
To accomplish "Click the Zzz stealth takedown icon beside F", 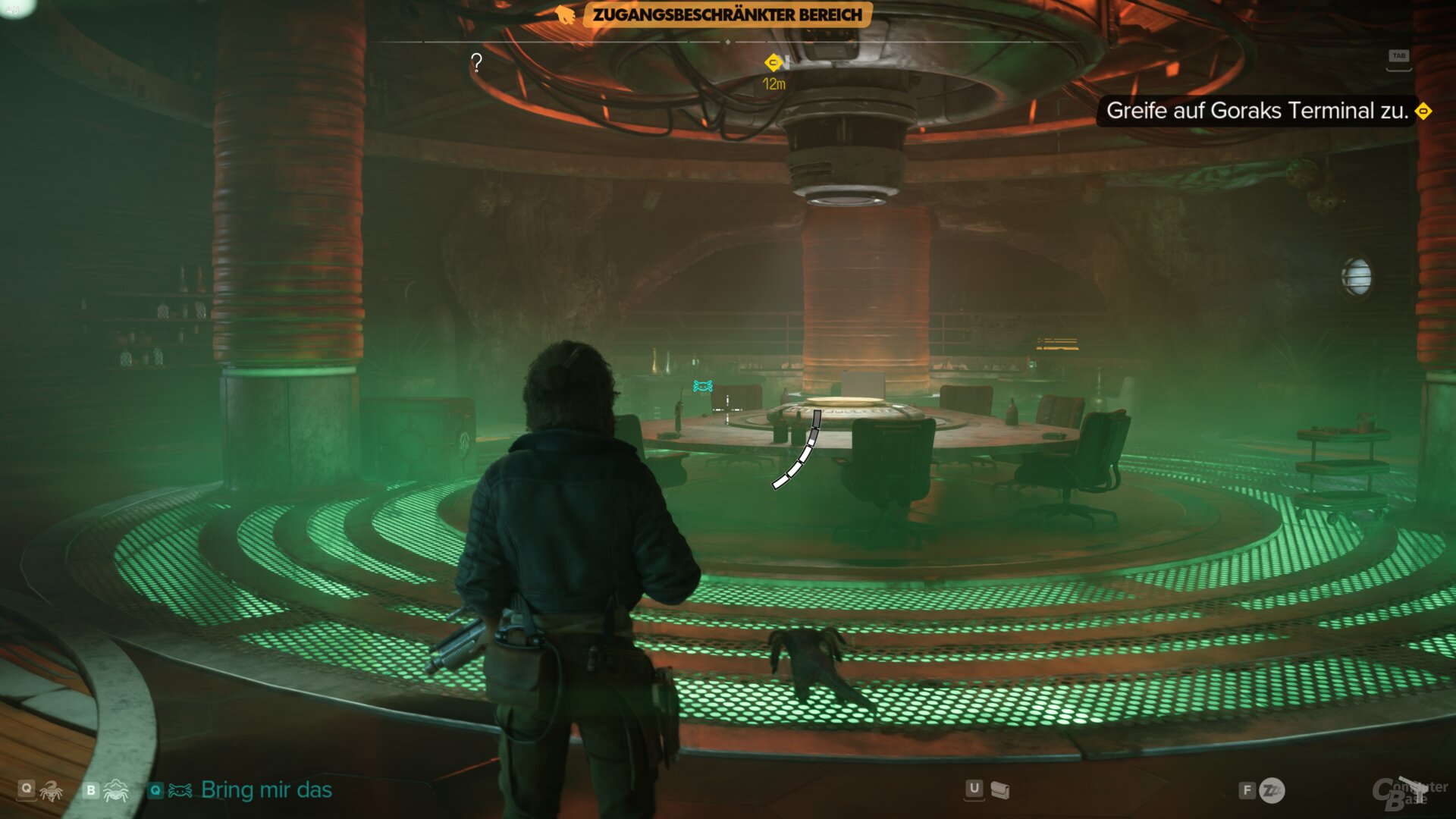I will point(1274,789).
